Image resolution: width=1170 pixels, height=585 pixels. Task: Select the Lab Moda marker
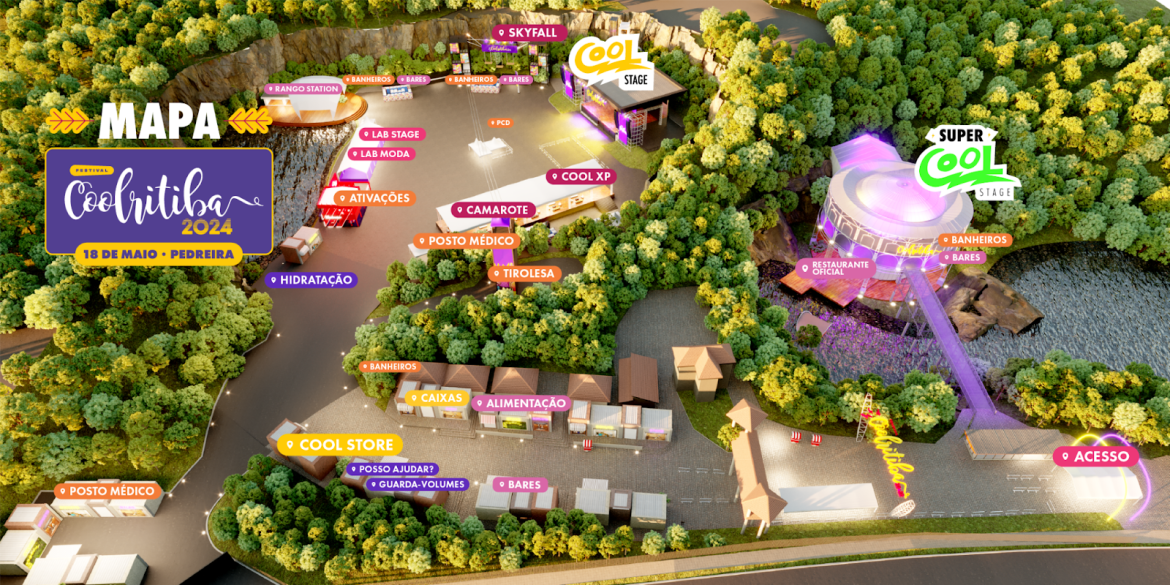(381, 154)
